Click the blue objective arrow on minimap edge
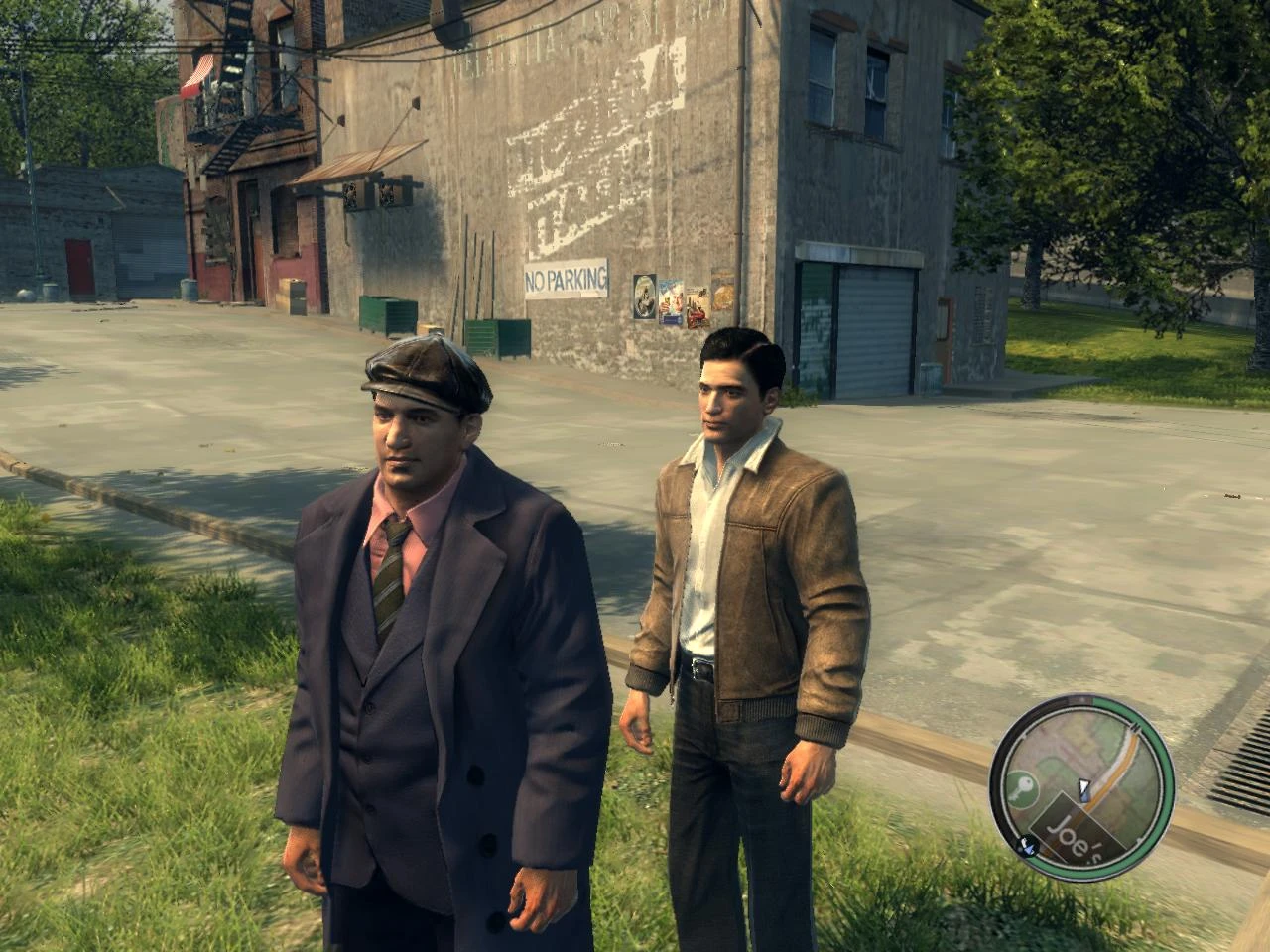The image size is (1270, 952). [1028, 847]
